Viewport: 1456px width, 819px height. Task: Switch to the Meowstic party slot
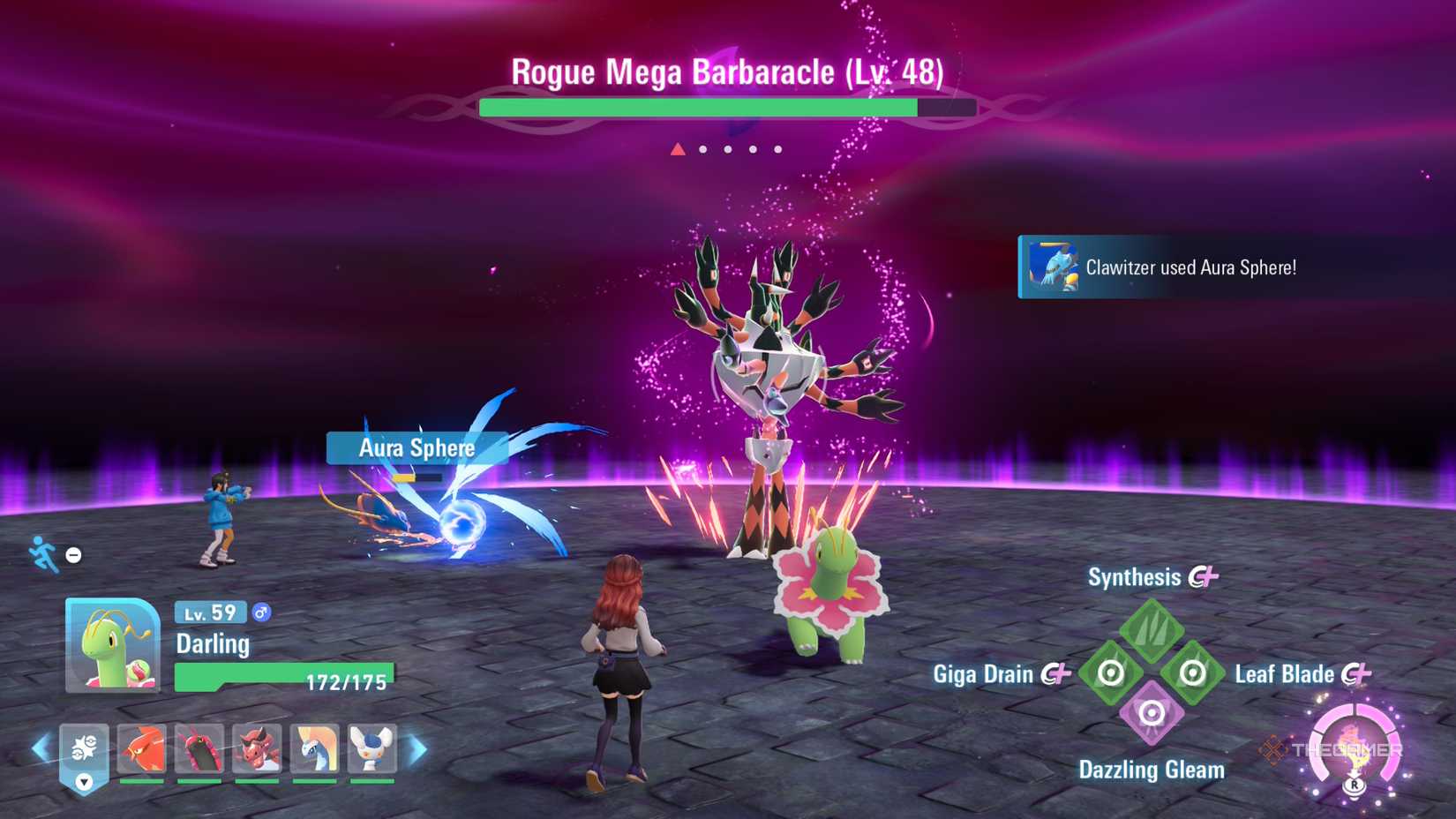(x=372, y=749)
